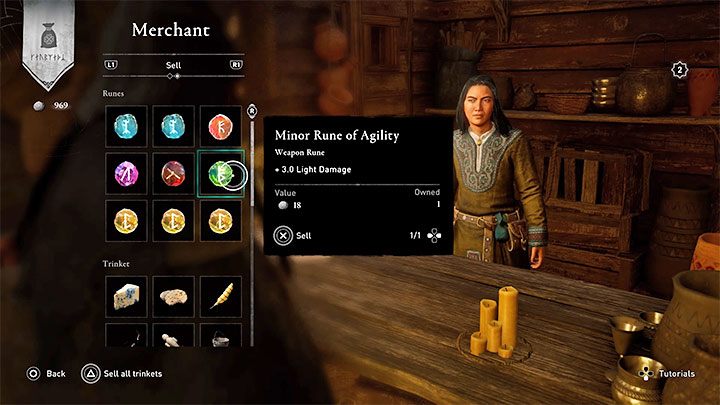Open the Tutorials panel
The height and width of the screenshot is (405, 720).
coord(671,373)
